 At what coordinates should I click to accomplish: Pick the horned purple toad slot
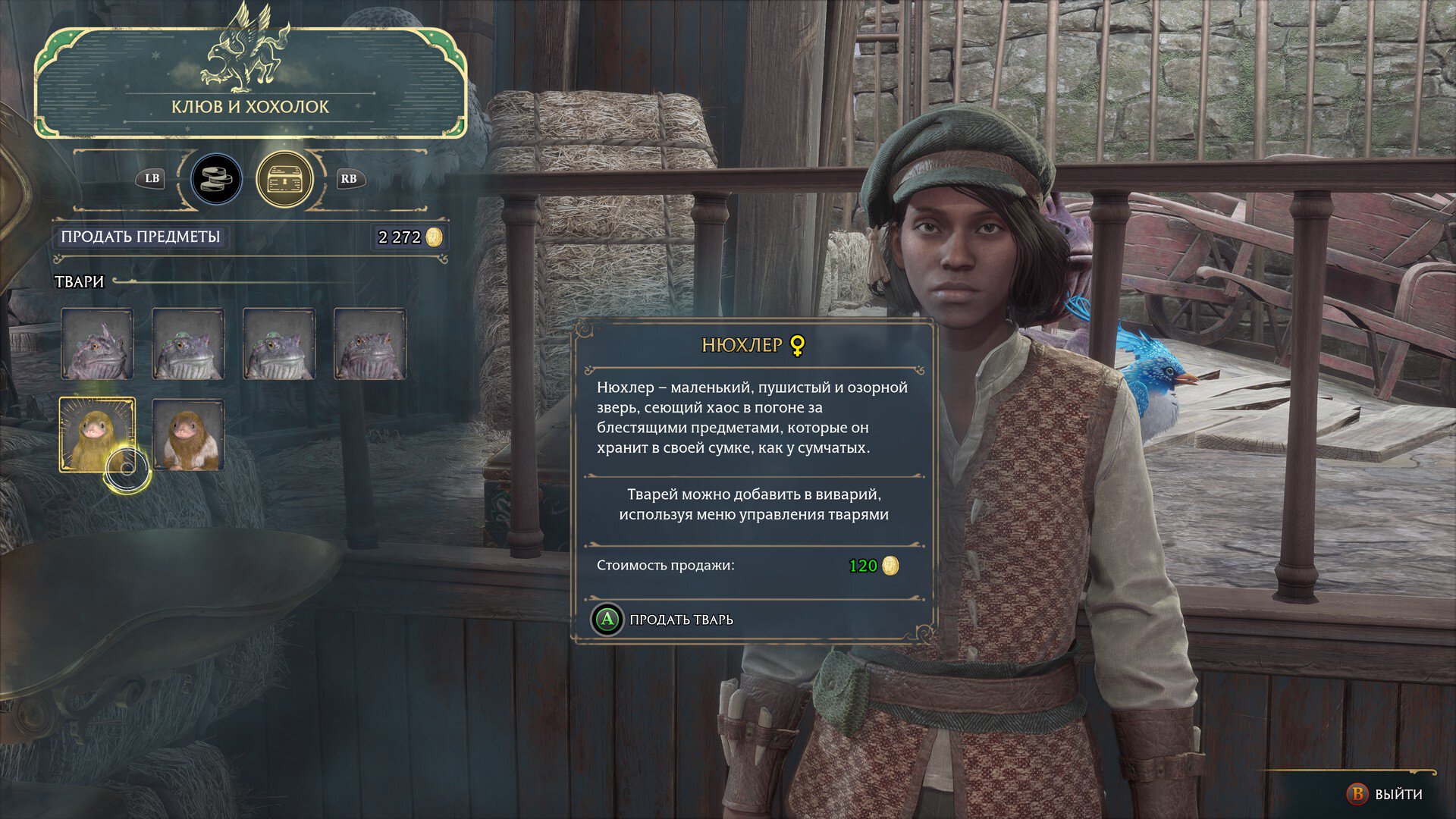(x=97, y=344)
